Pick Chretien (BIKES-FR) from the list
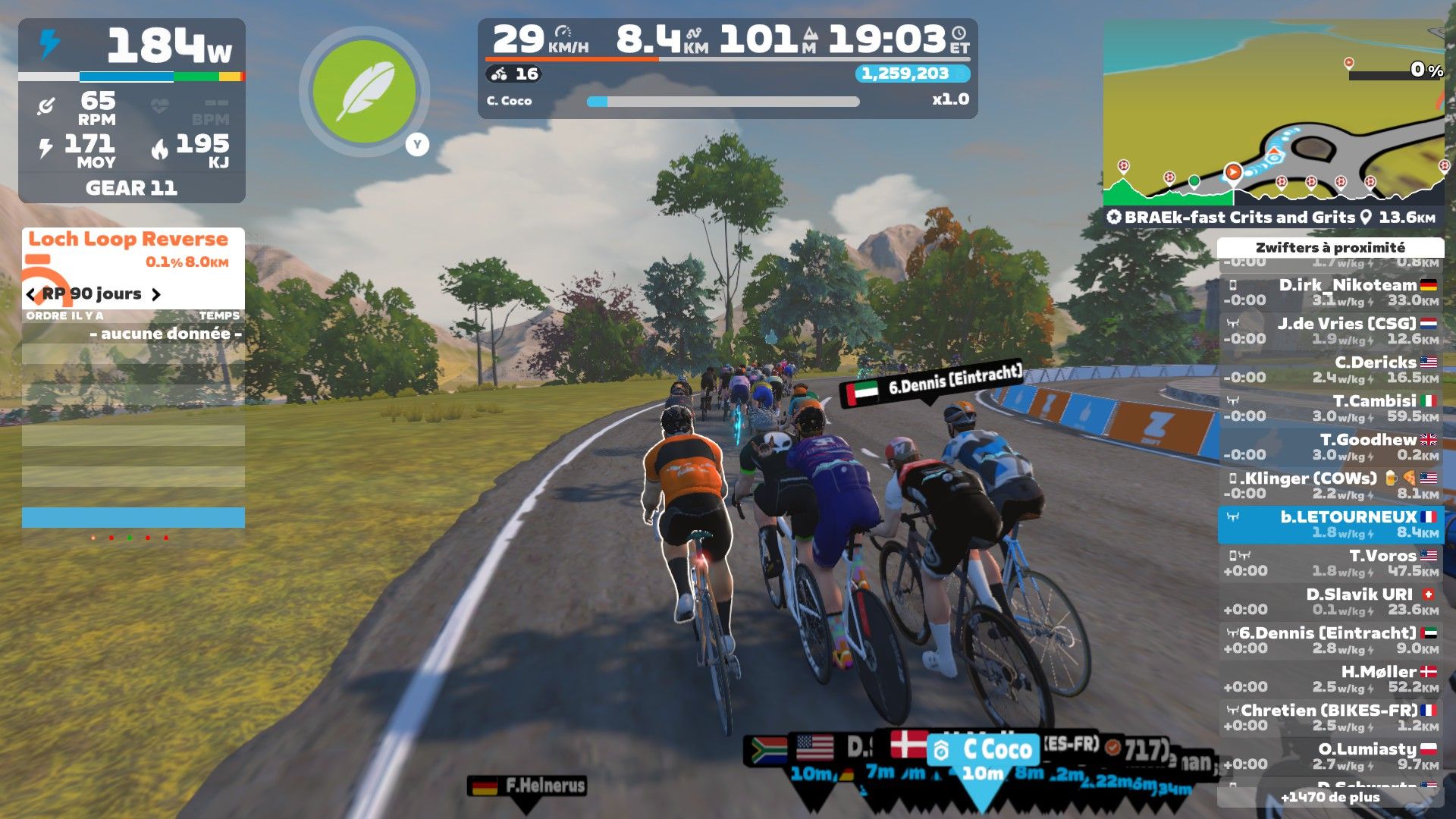Image resolution: width=1456 pixels, height=819 pixels. [1331, 717]
